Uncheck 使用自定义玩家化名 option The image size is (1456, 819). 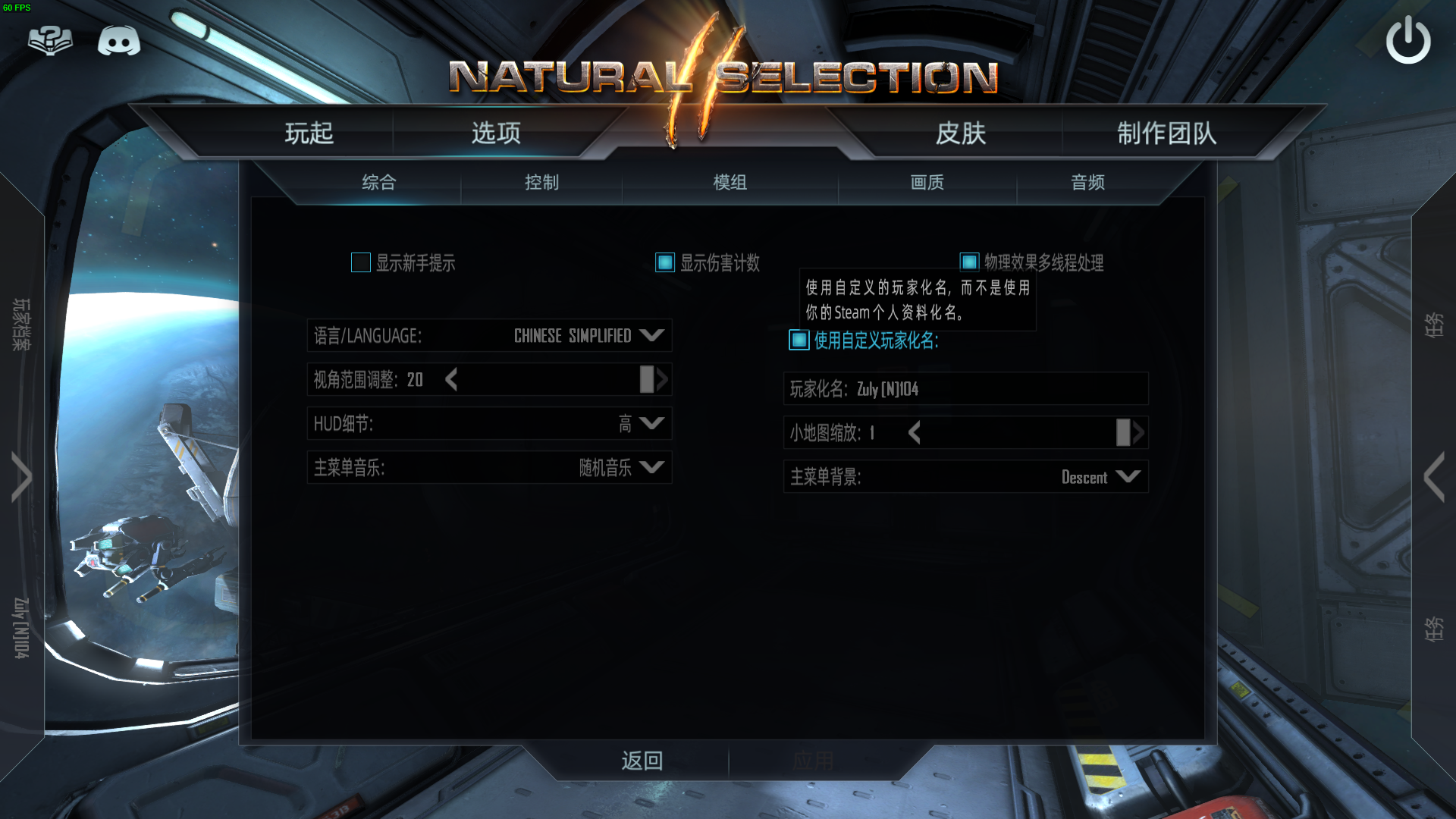[x=799, y=340]
